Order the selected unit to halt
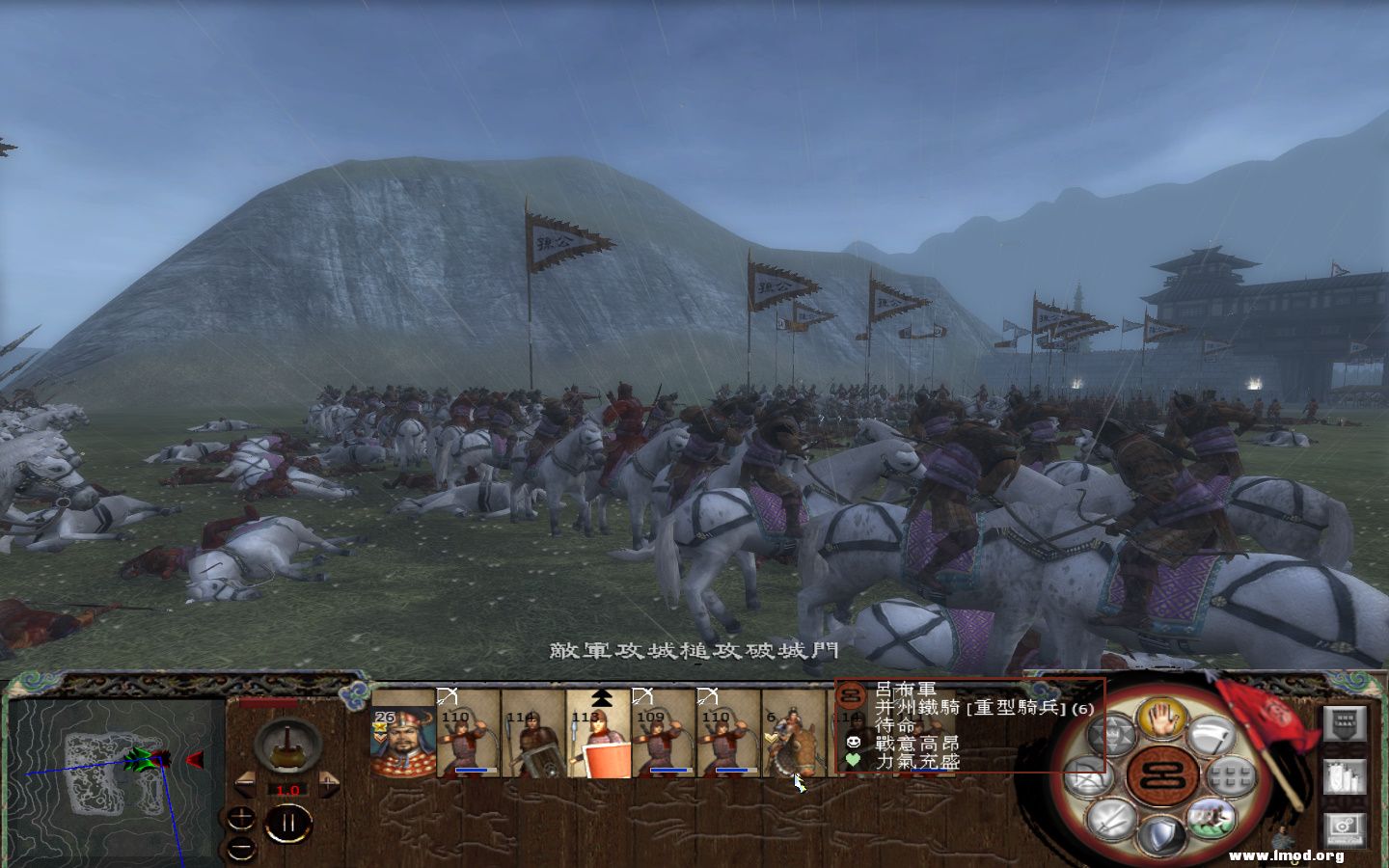 1160,721
